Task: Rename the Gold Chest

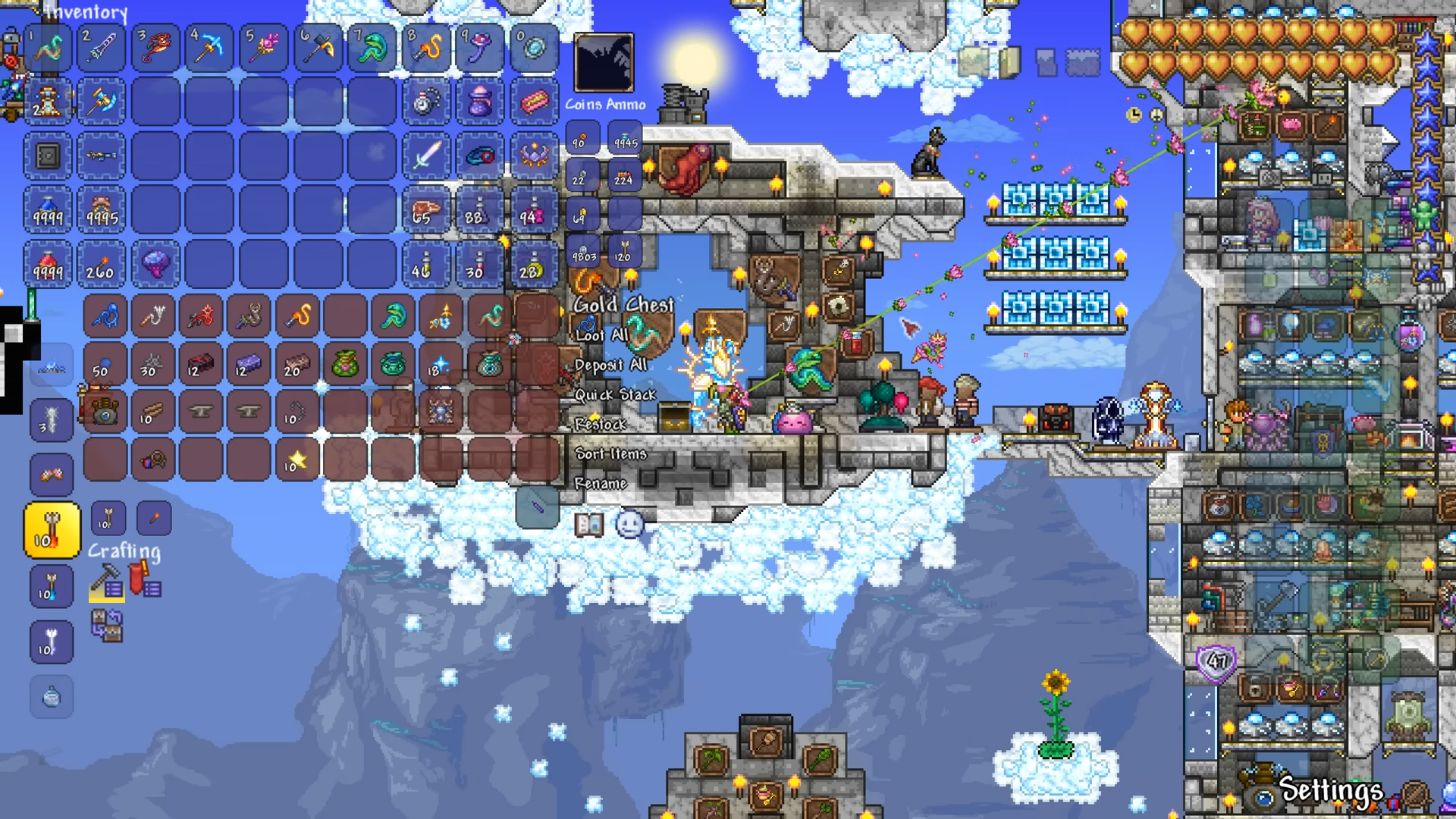Action: tap(600, 484)
